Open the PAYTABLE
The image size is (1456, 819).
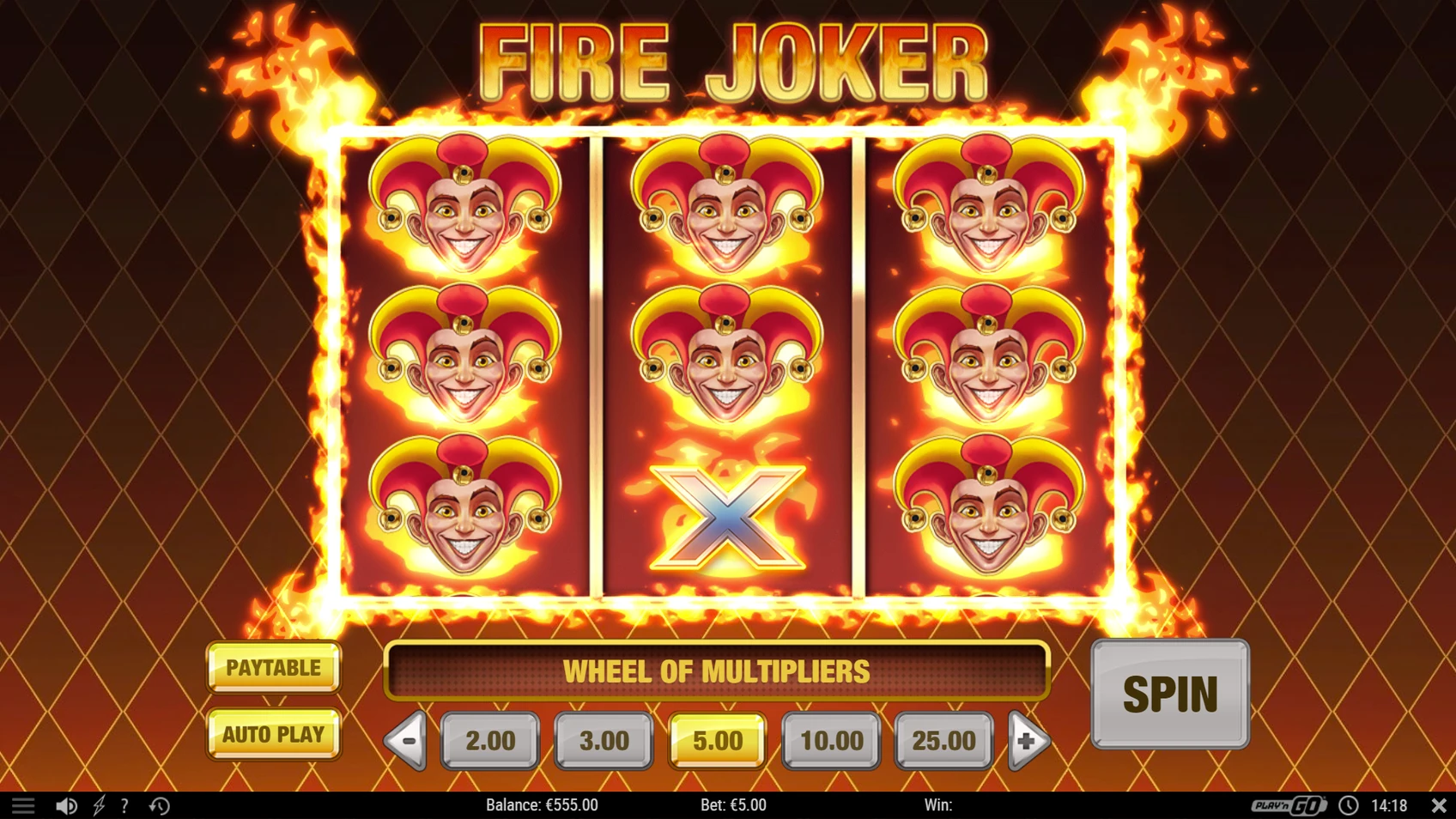point(273,667)
